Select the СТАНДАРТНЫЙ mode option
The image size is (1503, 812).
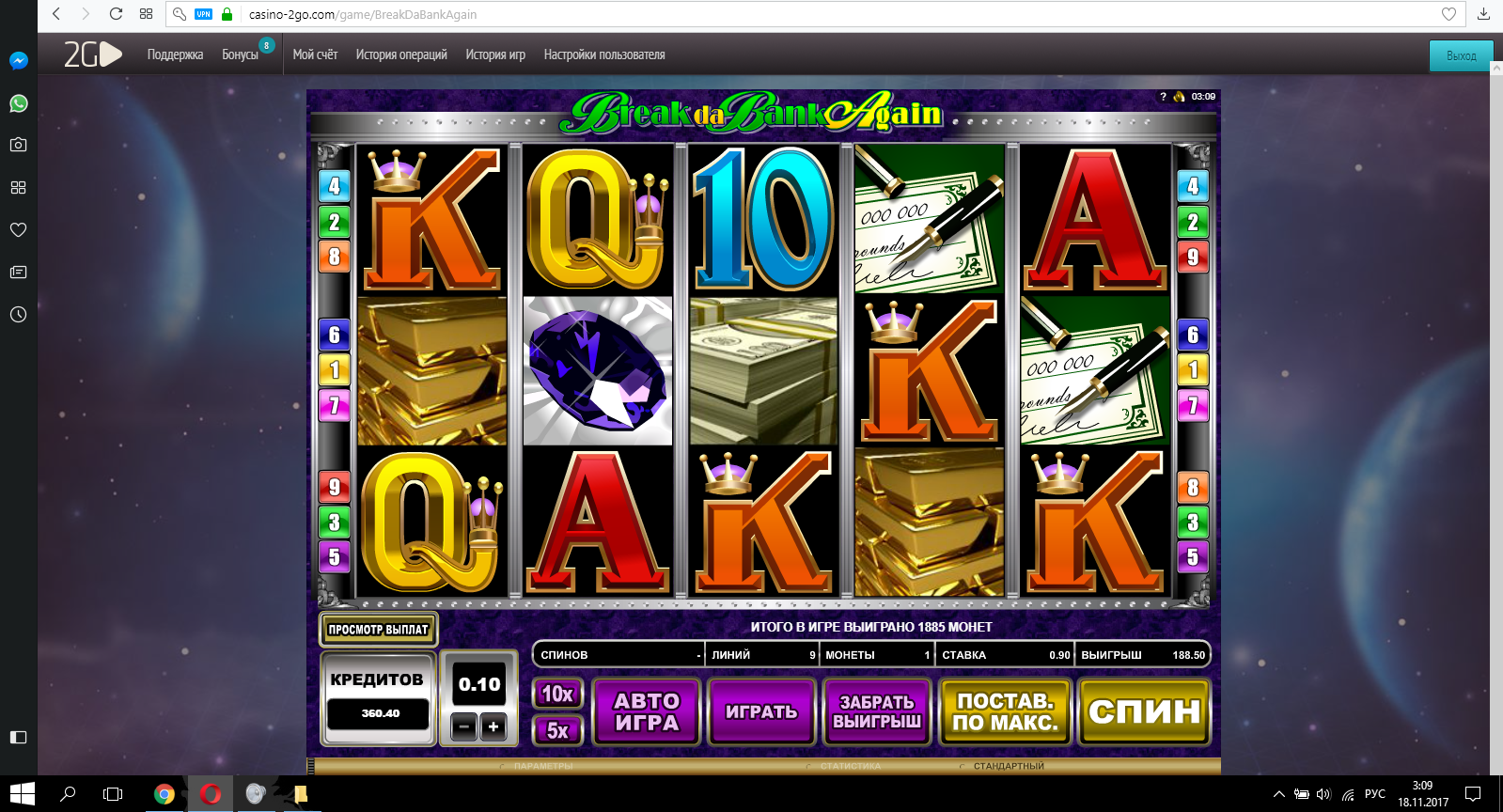(x=1008, y=766)
